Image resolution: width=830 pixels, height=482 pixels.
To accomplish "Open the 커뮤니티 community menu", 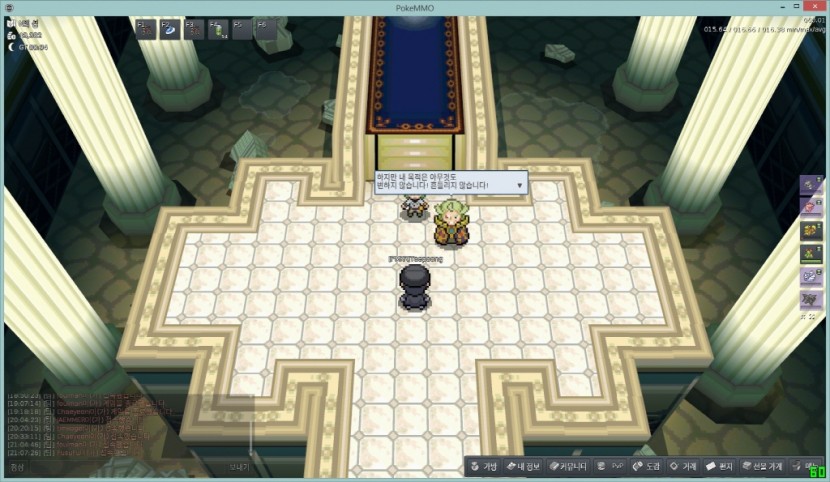I will tap(568, 466).
